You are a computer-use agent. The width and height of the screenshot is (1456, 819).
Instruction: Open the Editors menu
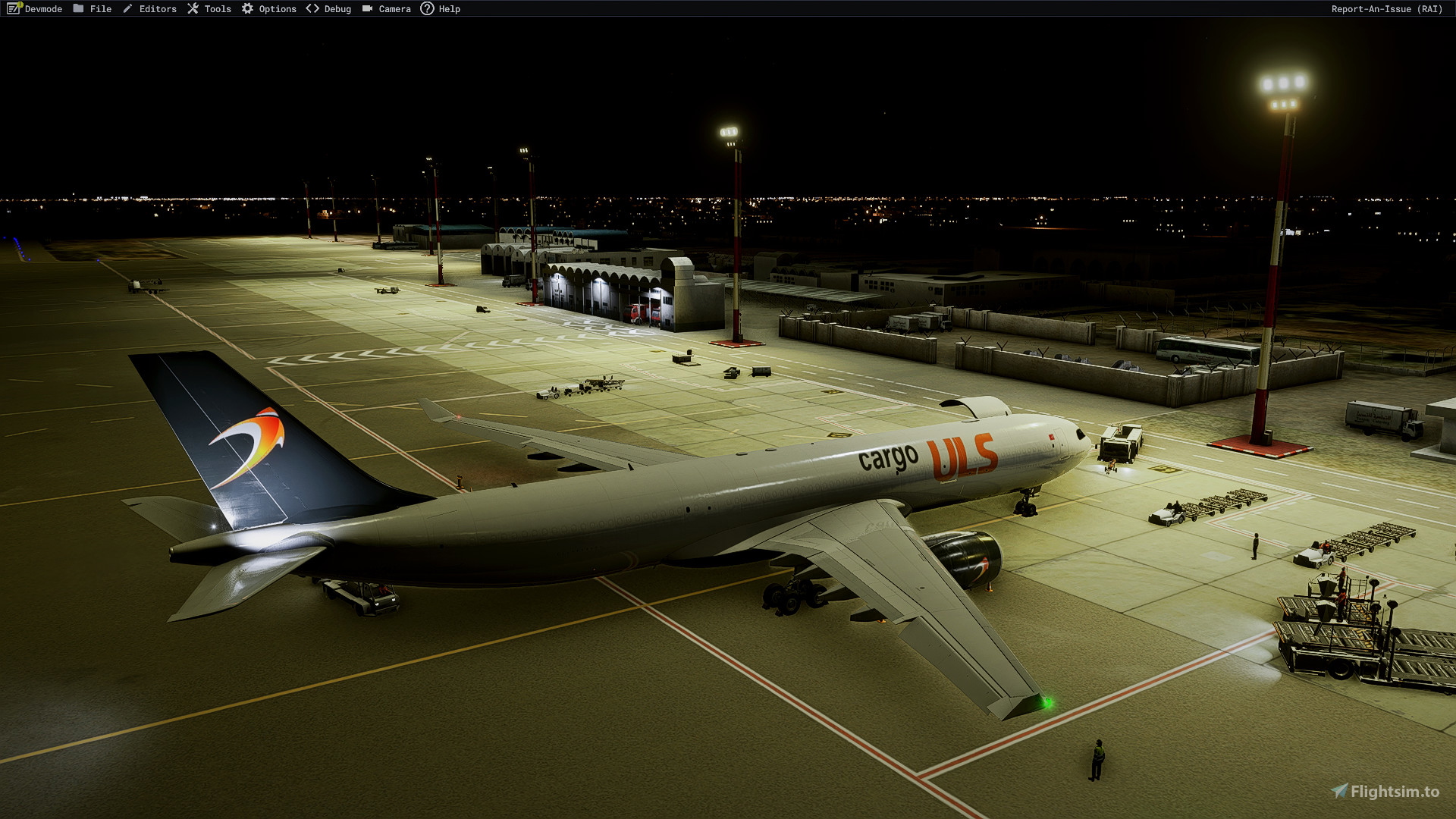point(158,8)
